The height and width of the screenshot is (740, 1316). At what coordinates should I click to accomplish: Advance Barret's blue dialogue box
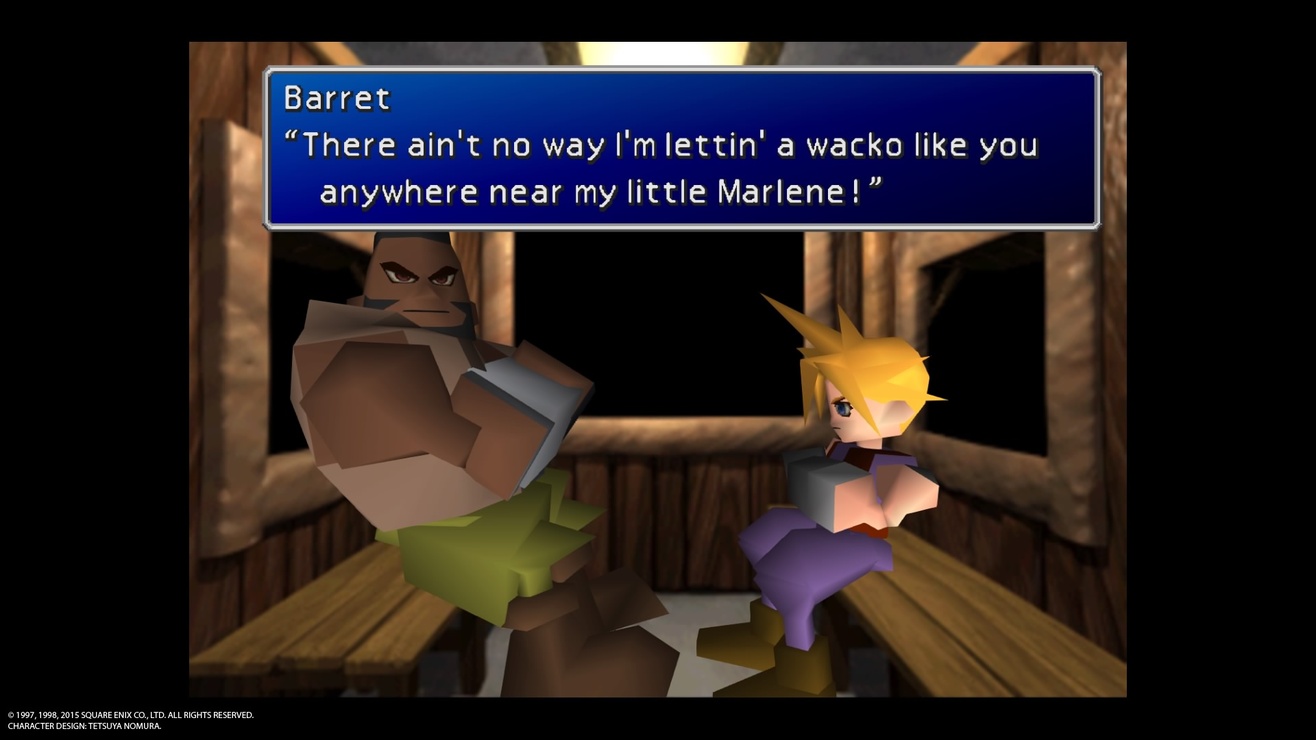point(681,148)
